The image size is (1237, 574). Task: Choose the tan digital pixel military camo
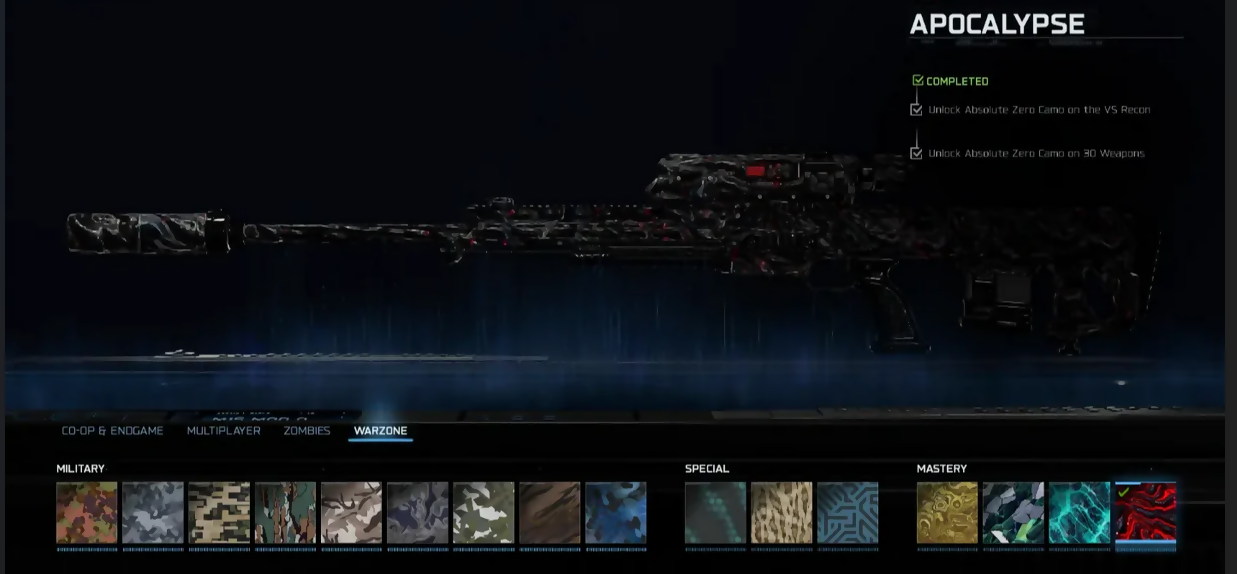219,513
